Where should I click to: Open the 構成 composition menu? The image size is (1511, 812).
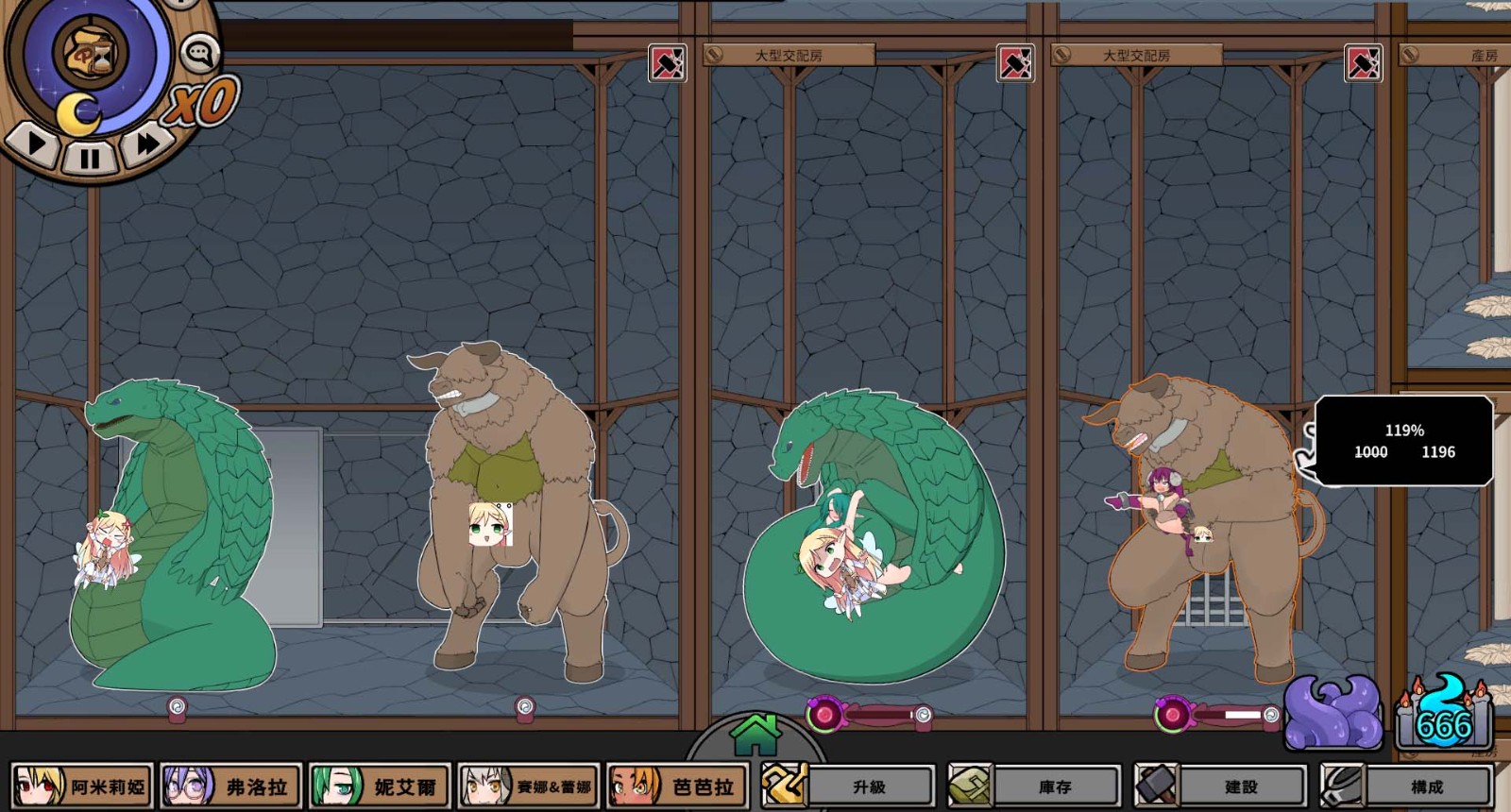pos(1406,786)
